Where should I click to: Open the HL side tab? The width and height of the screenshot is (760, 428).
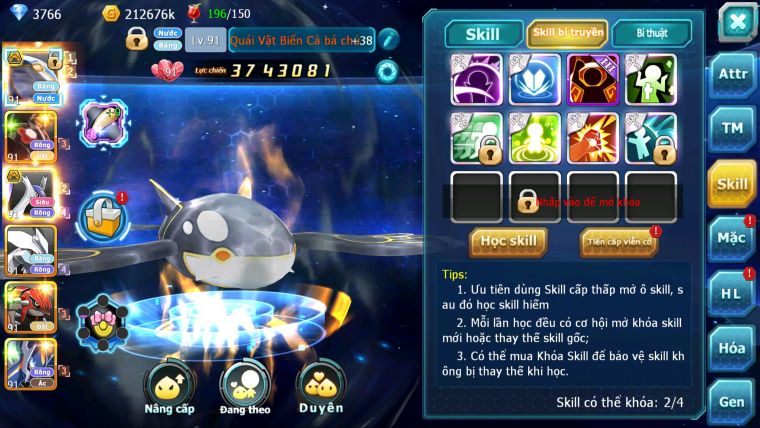click(733, 293)
